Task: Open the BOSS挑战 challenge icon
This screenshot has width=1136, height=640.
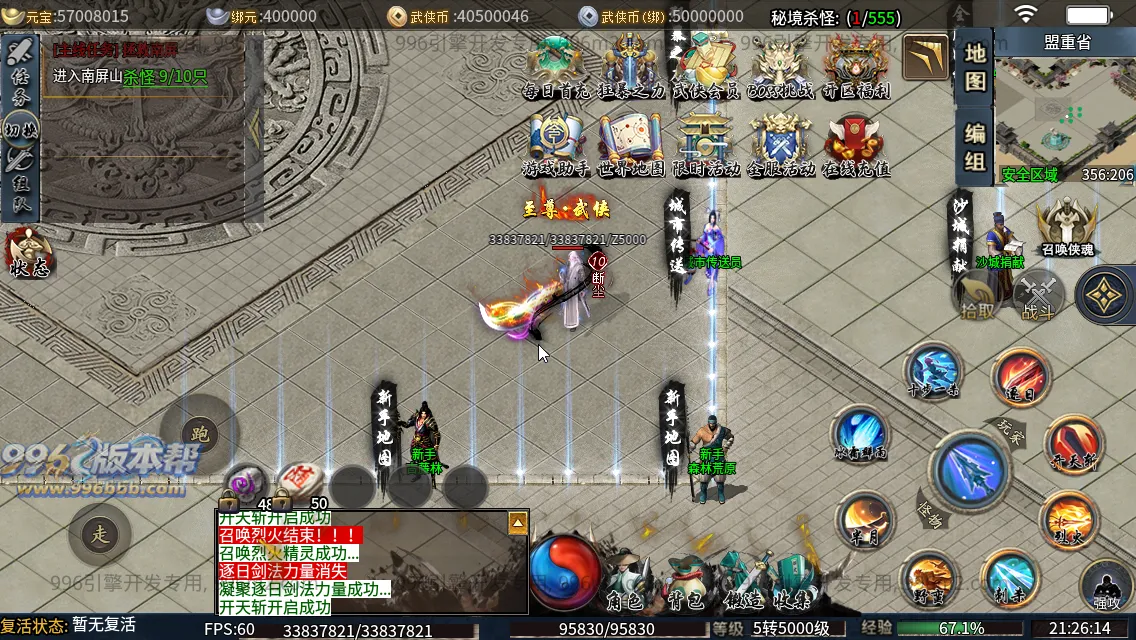Action: tap(781, 66)
